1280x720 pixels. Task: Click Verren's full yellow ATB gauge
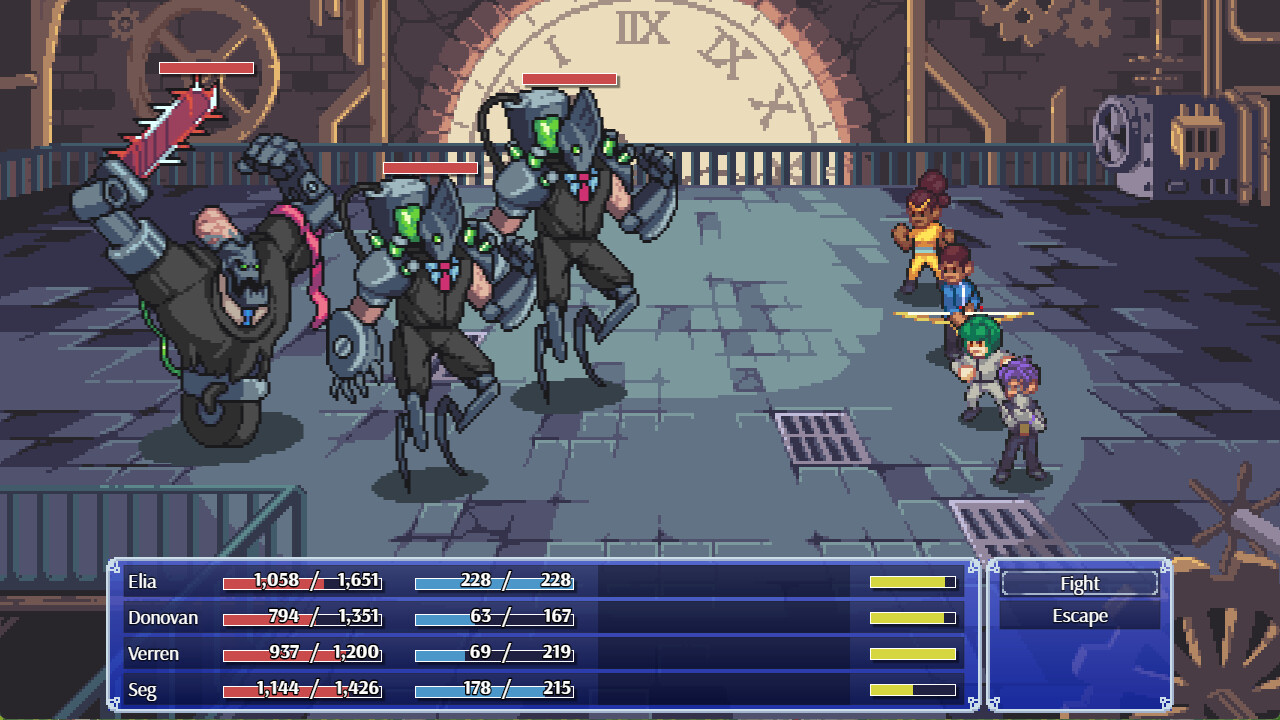[910, 653]
